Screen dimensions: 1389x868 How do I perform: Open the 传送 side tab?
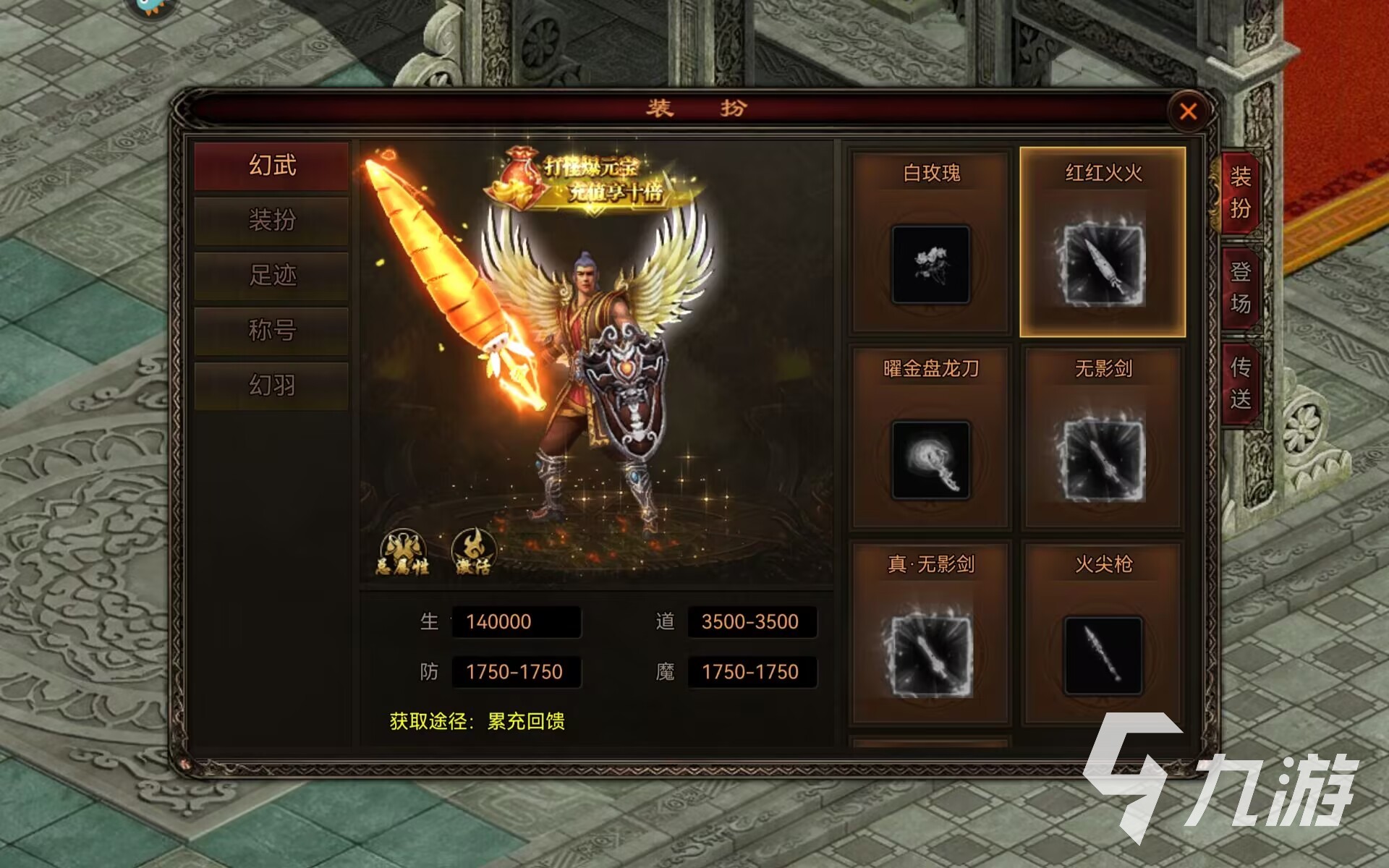[1240, 383]
